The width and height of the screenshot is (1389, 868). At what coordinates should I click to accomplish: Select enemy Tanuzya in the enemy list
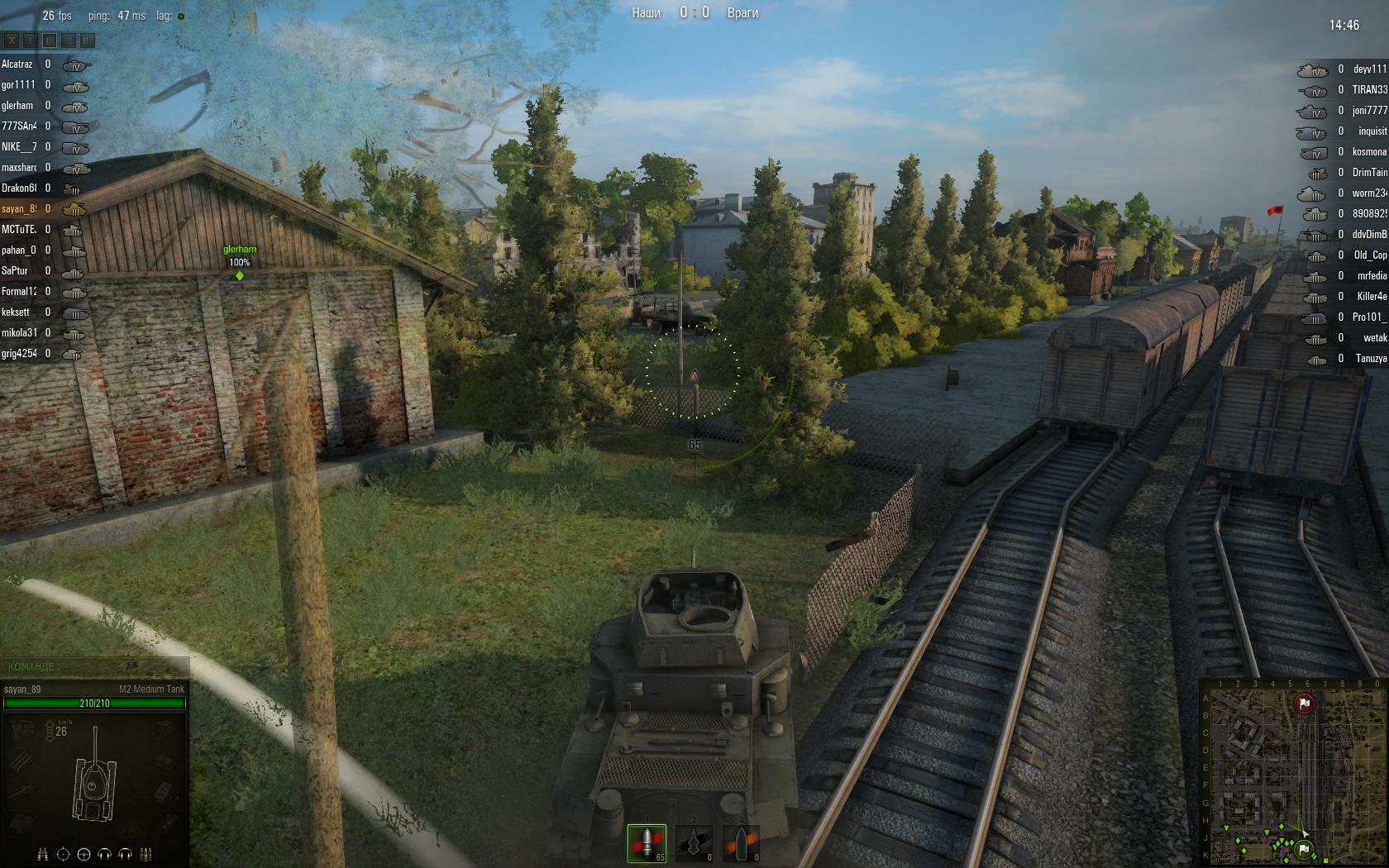(x=1371, y=359)
